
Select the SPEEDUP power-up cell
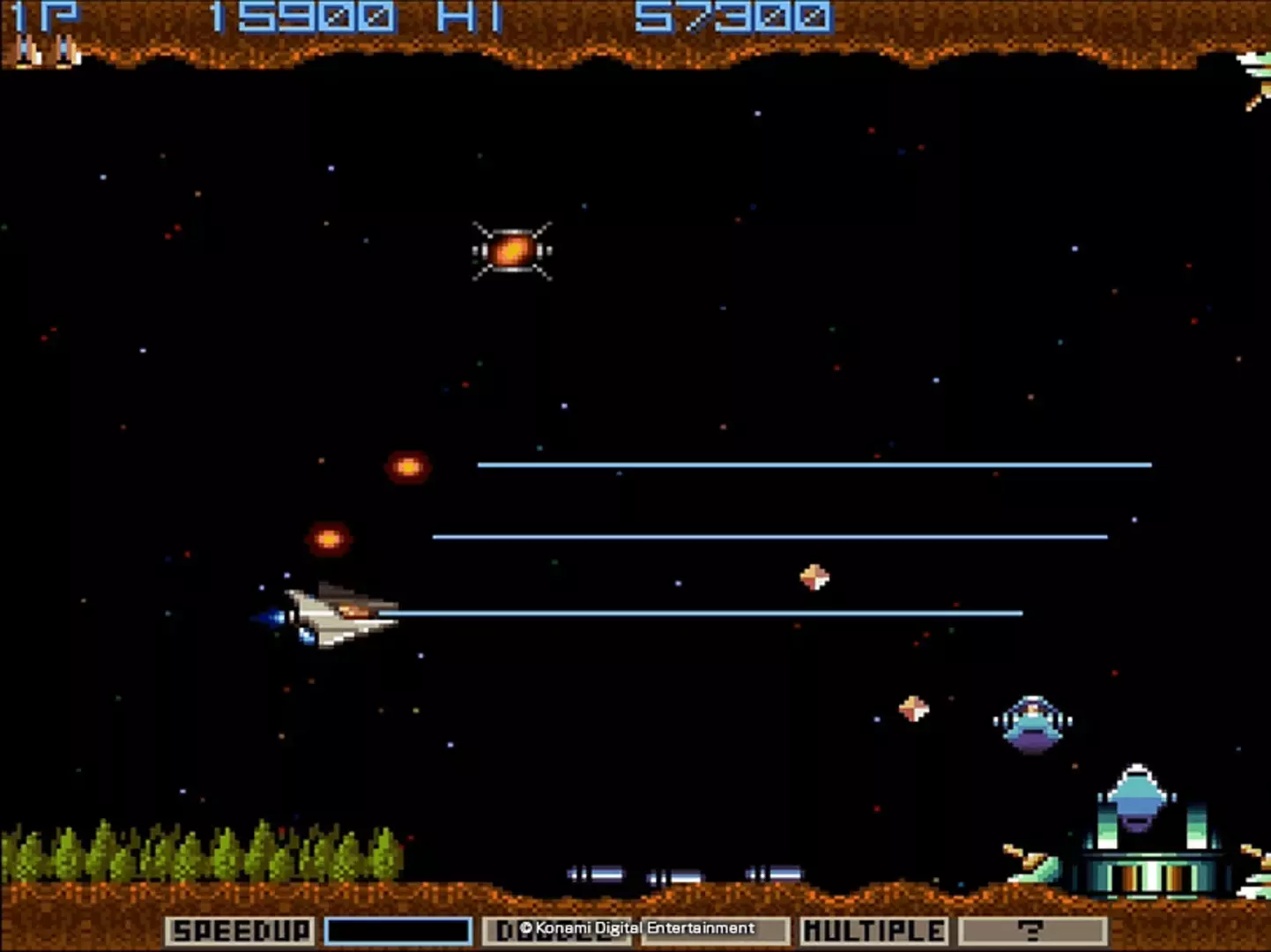click(x=240, y=931)
